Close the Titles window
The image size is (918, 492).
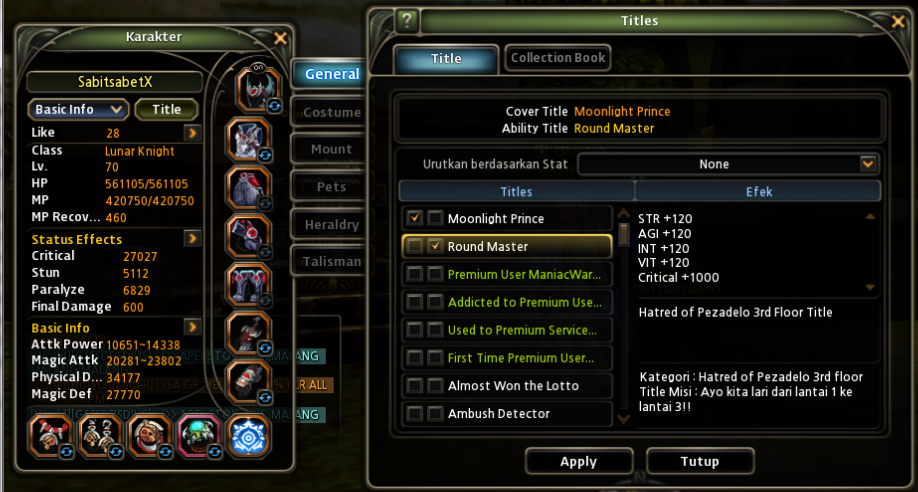click(x=897, y=21)
